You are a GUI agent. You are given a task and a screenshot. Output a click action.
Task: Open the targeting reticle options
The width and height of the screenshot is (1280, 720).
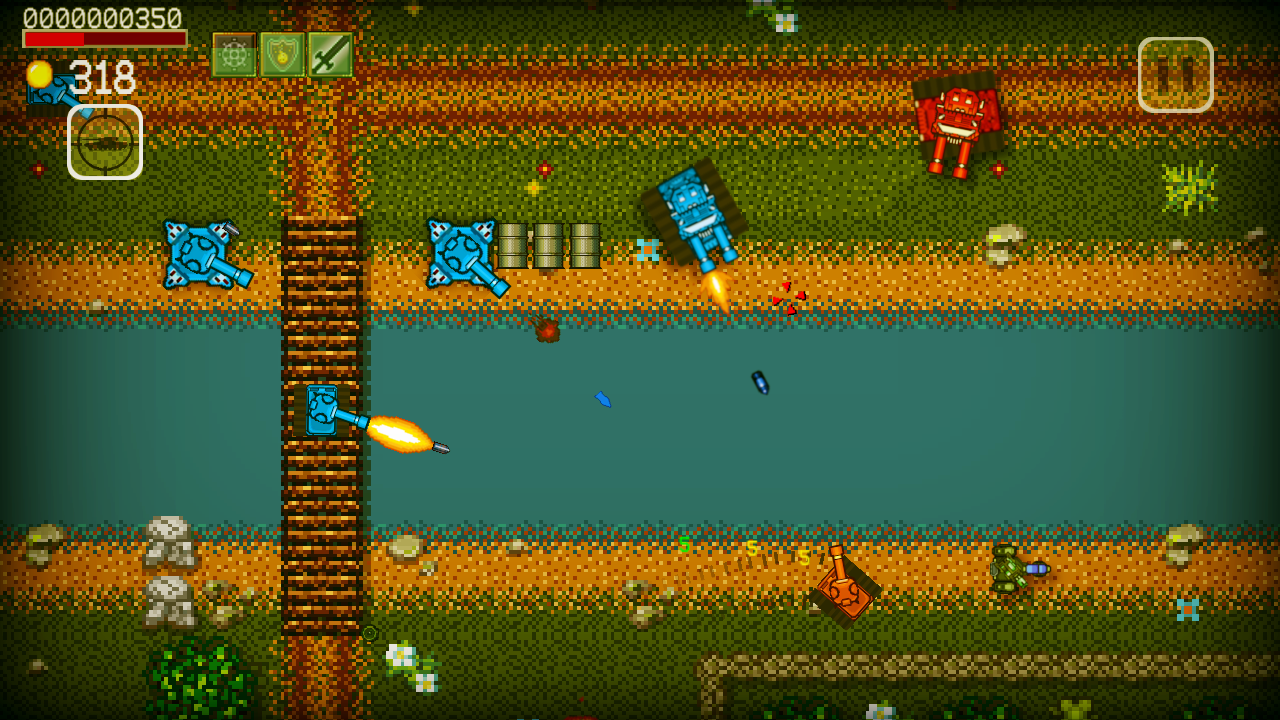coord(106,142)
